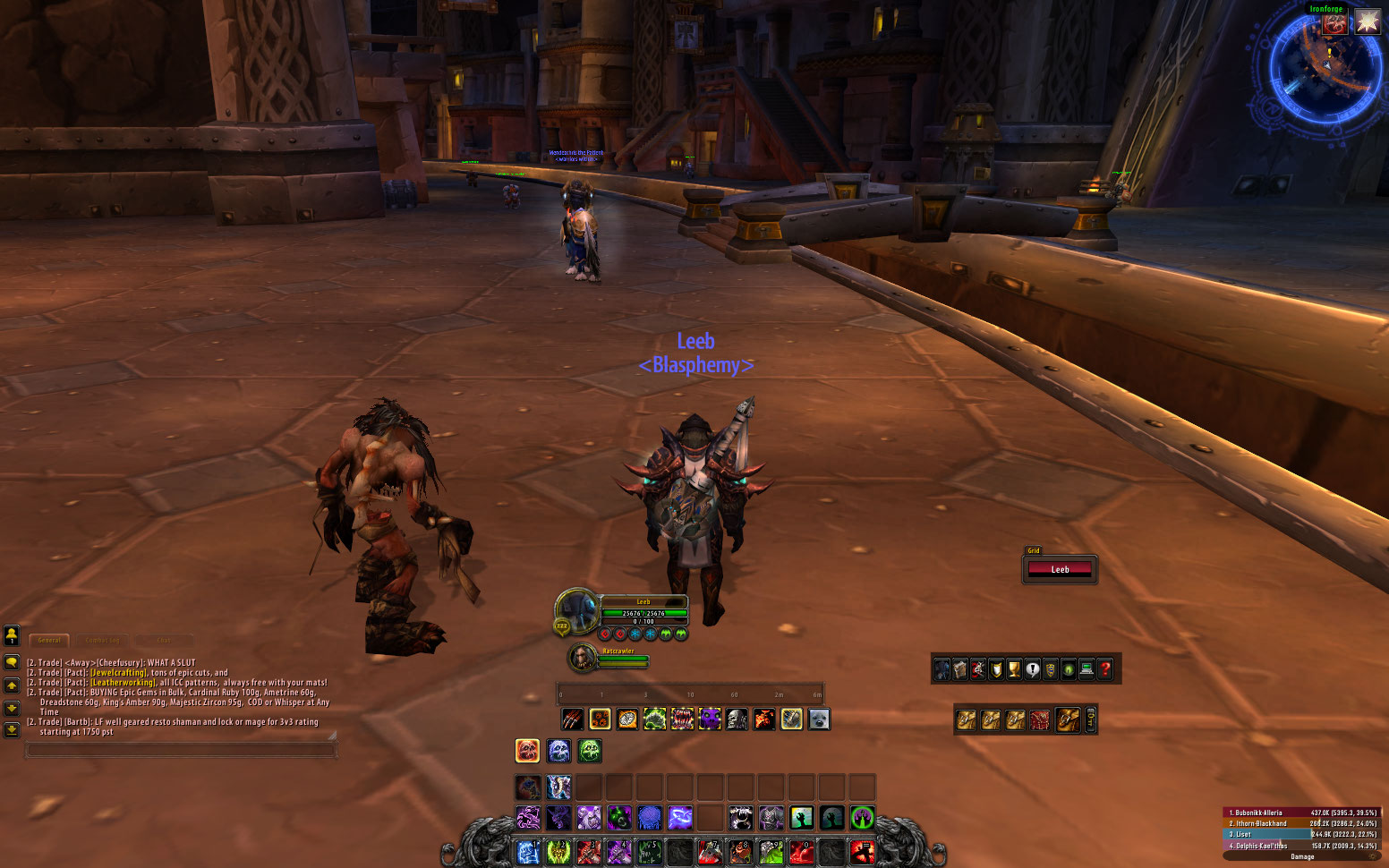Select the General chat tab
Screen dimensions: 1389x868
[x=49, y=640]
